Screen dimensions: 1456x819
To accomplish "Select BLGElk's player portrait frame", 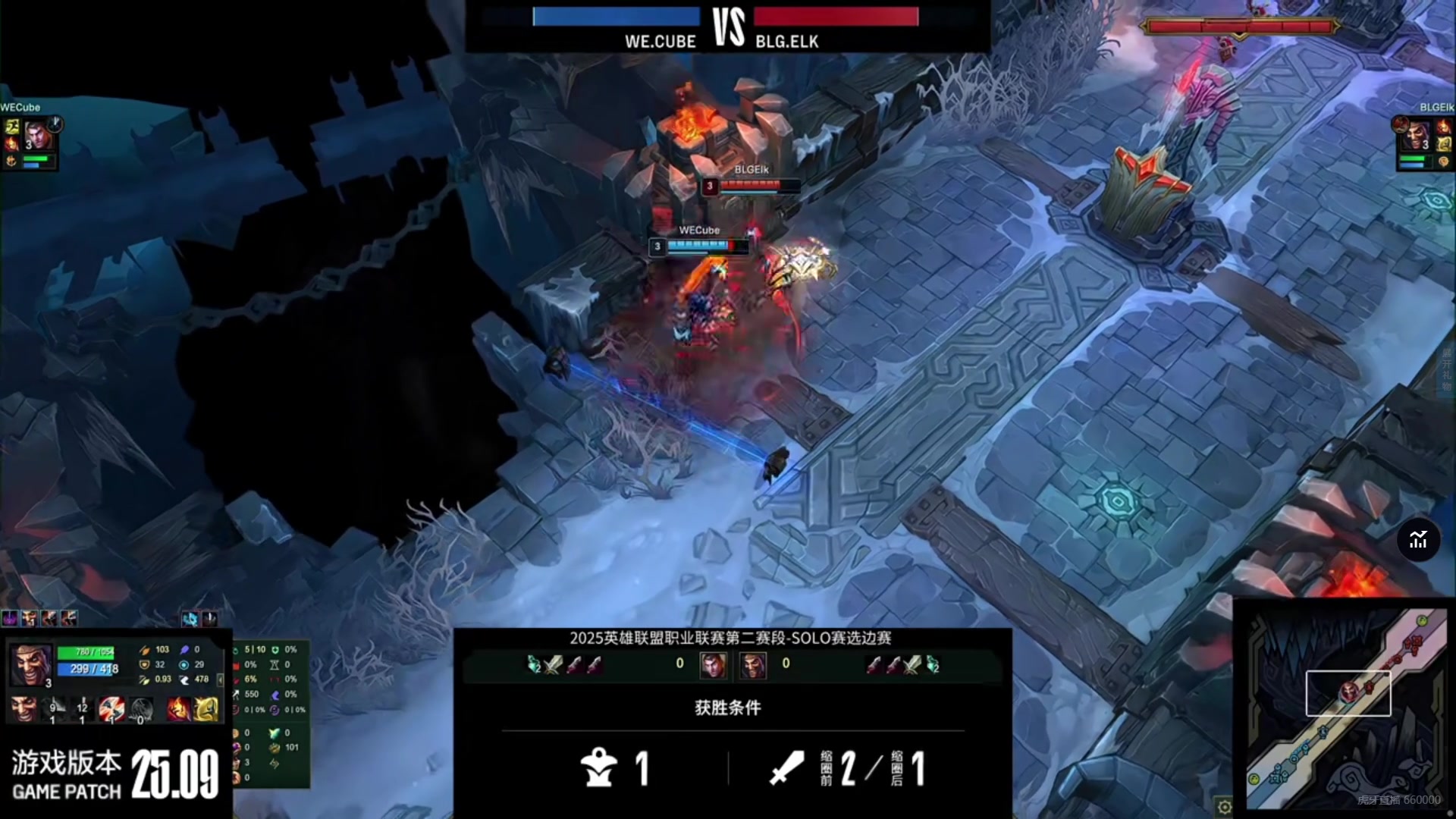I will pyautogui.click(x=1415, y=136).
